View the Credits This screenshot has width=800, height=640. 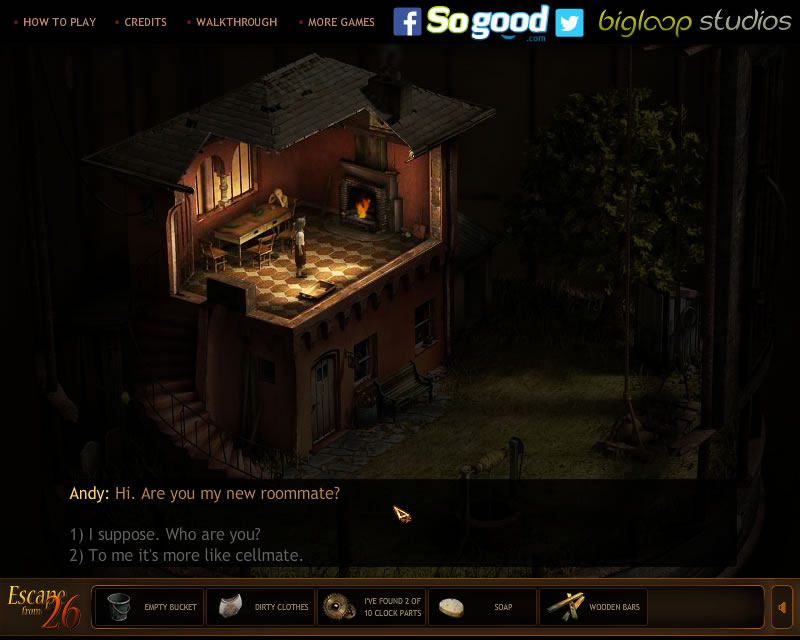coord(145,22)
